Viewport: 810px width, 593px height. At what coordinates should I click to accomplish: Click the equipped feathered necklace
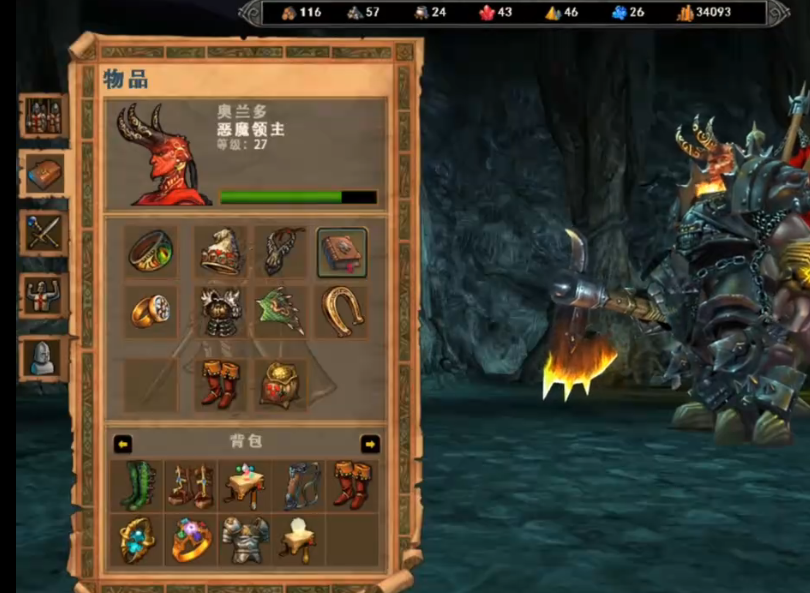pos(281,252)
